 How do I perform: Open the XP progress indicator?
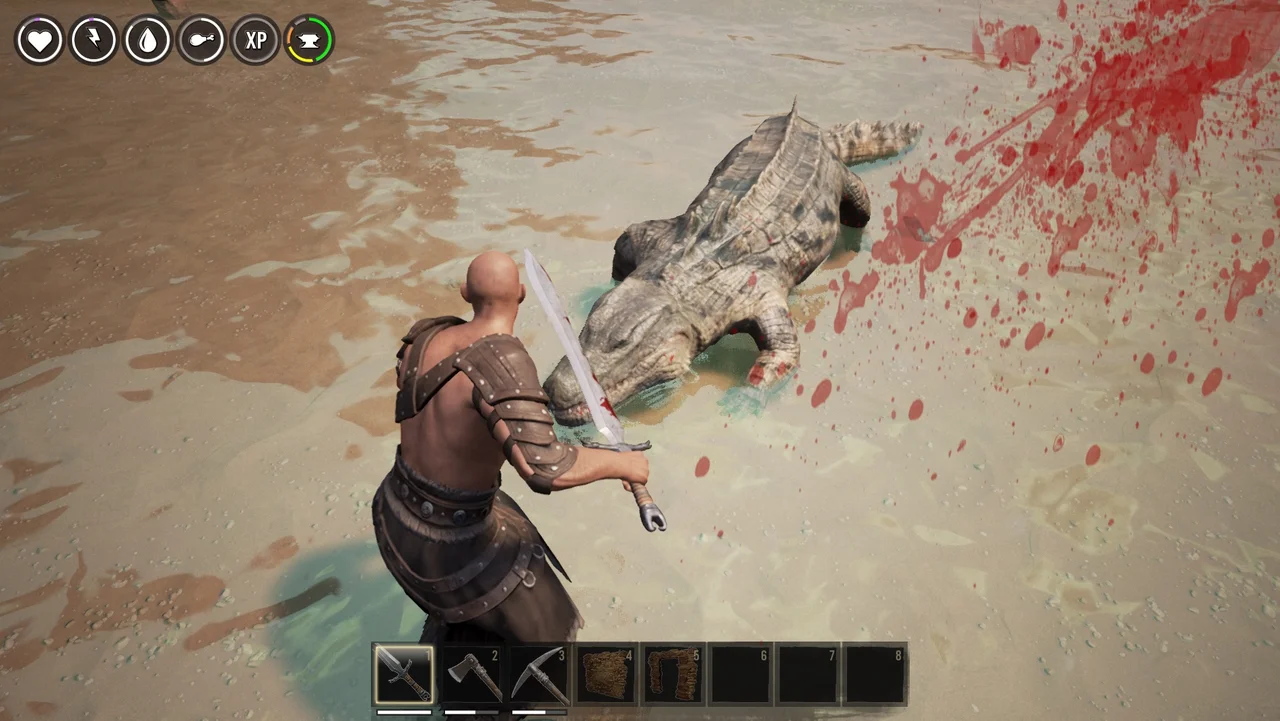[255, 40]
